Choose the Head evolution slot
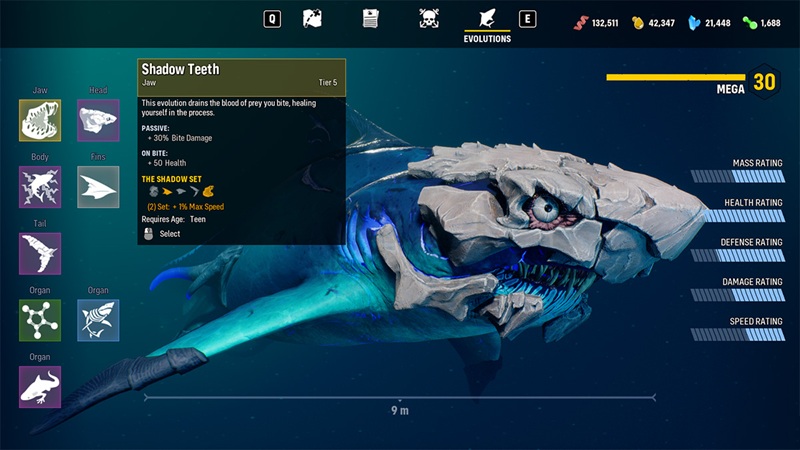 coord(98,121)
